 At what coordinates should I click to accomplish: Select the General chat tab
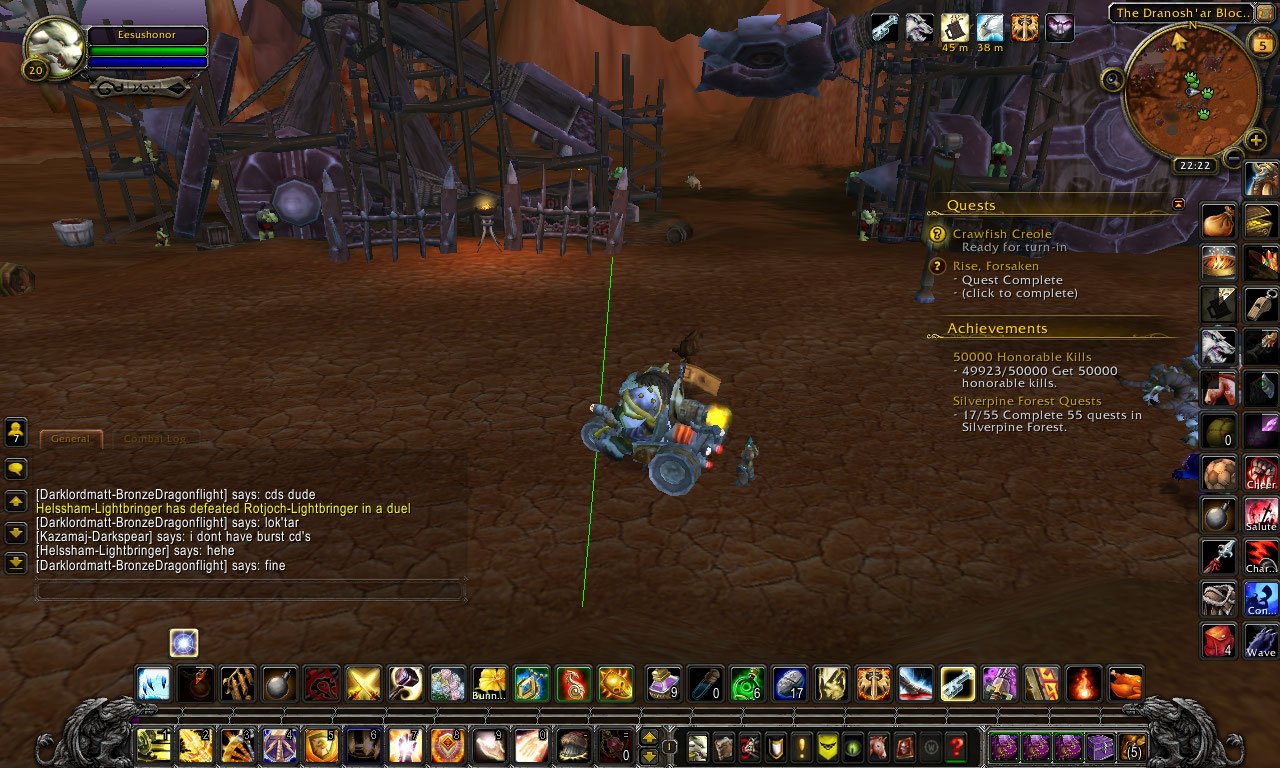click(70, 438)
